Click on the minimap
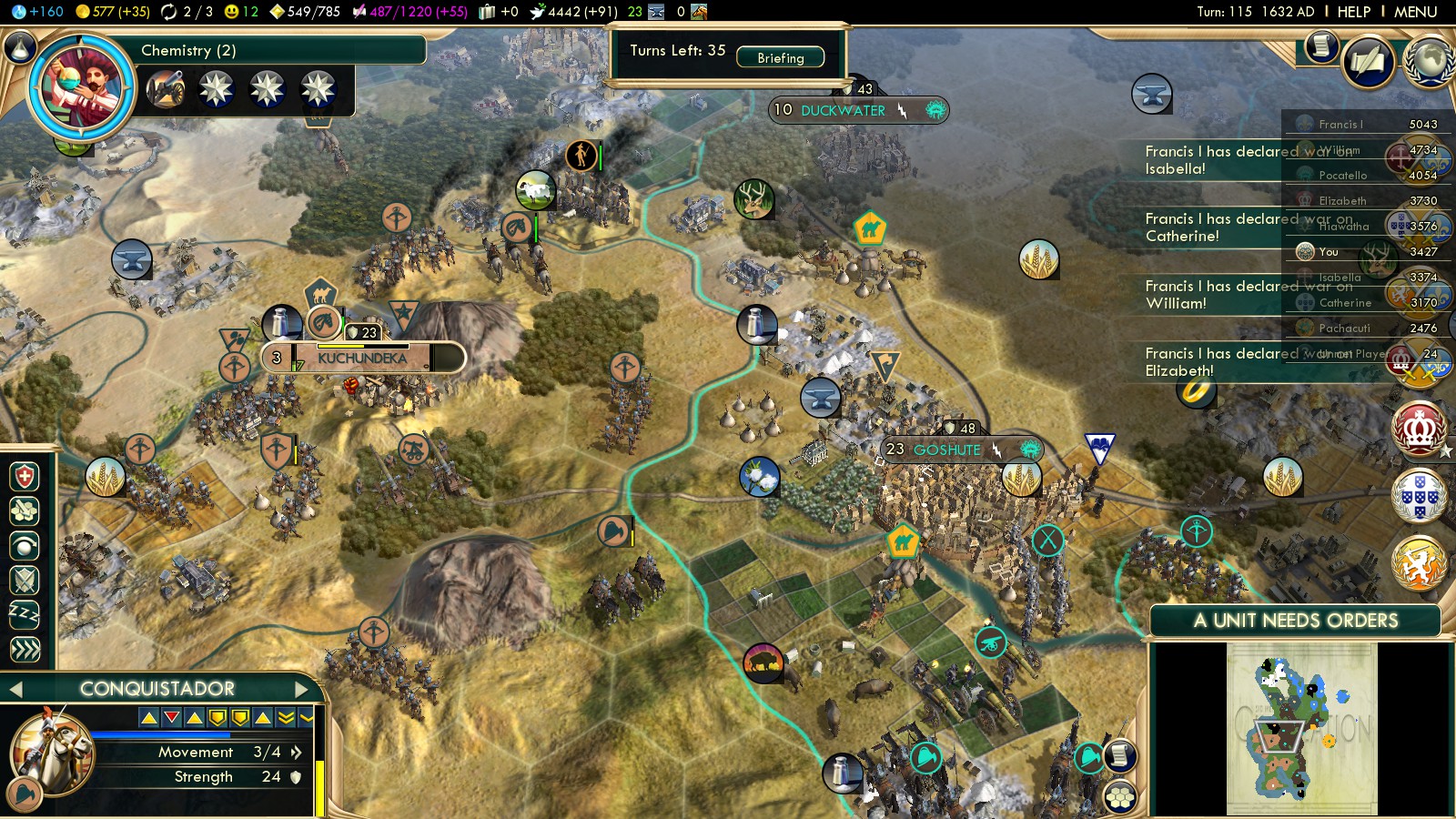Image resolution: width=1456 pixels, height=819 pixels. pos(1301,728)
